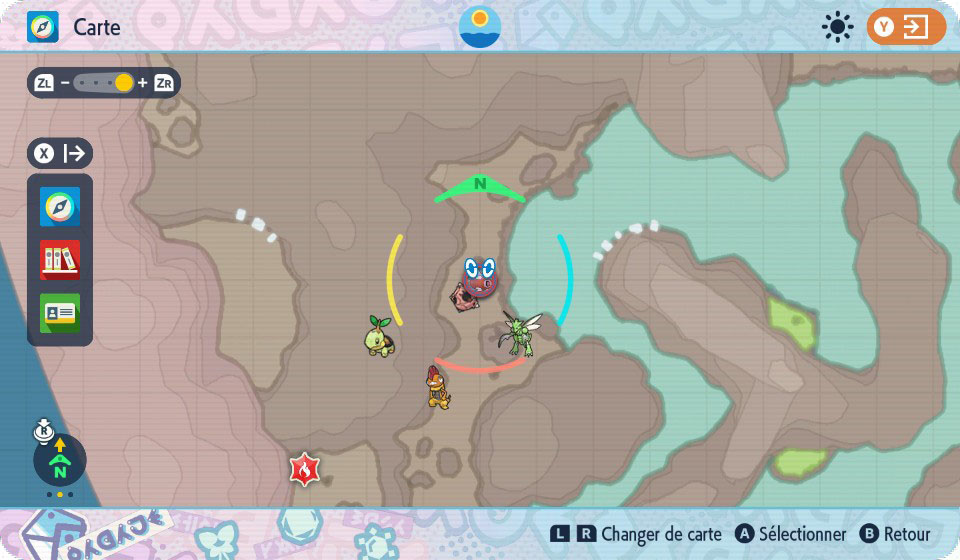This screenshot has width=960, height=560.
Task: Select the Turtwig map marker
Action: (382, 336)
